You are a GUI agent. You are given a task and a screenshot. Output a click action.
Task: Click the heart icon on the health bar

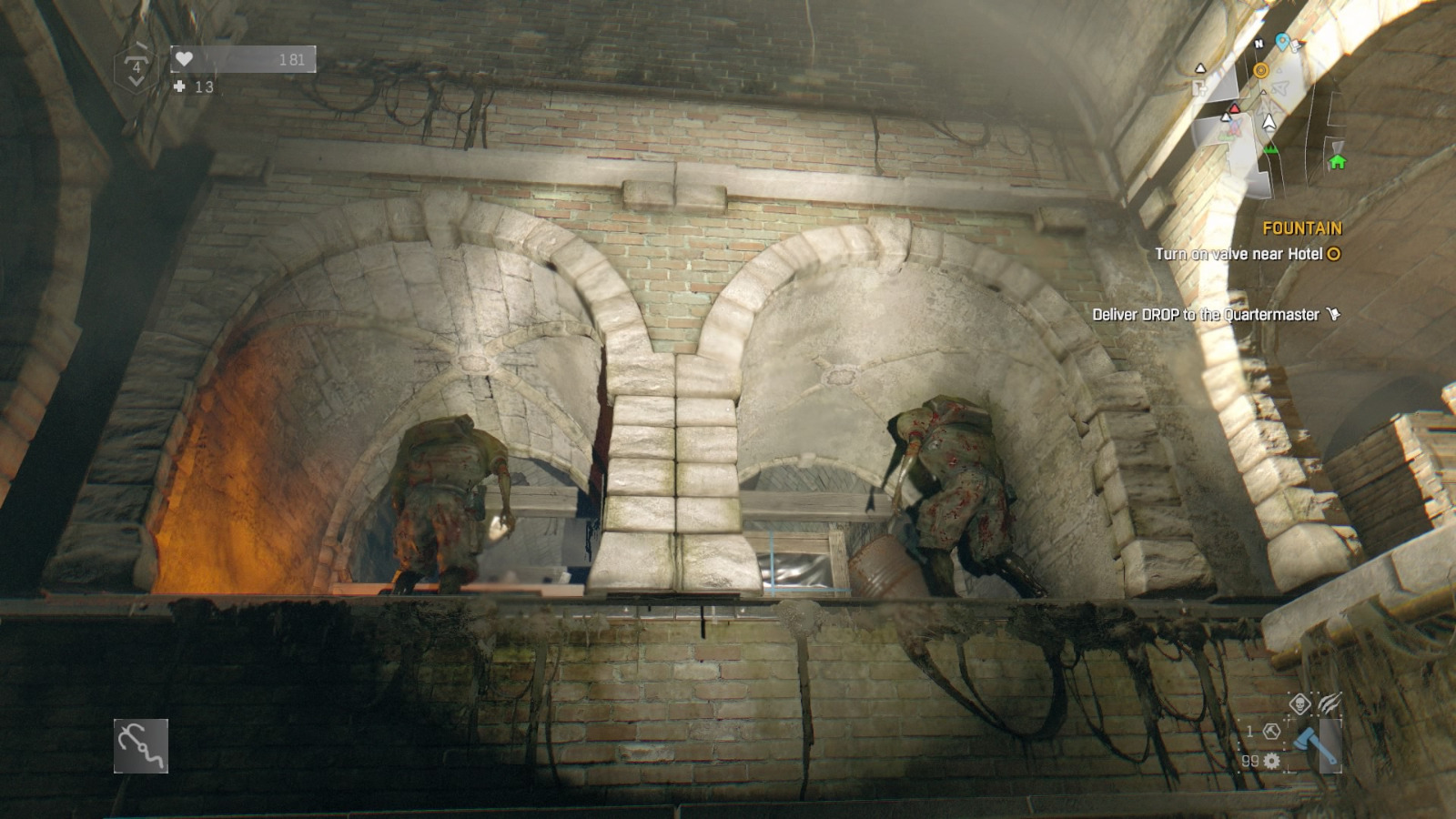(185, 57)
